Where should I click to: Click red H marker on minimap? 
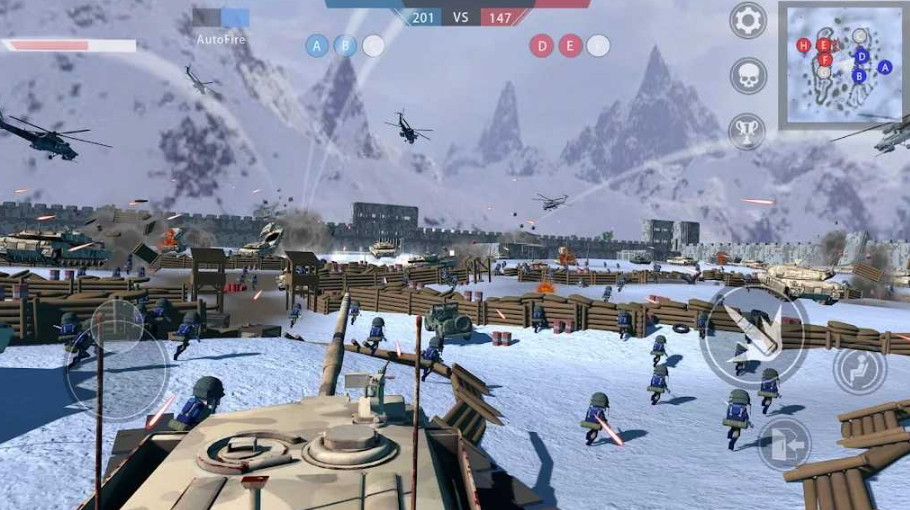[x=803, y=45]
